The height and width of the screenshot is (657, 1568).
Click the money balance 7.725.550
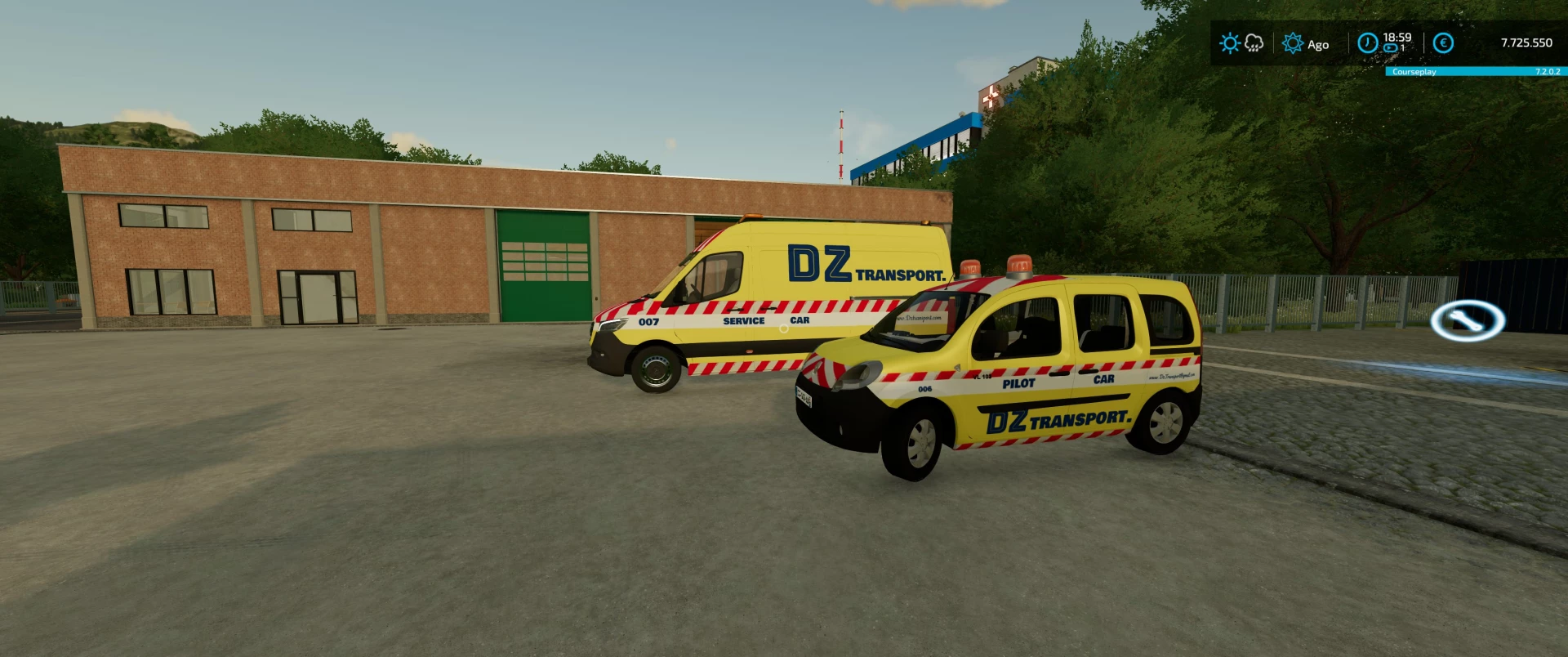1526,42
